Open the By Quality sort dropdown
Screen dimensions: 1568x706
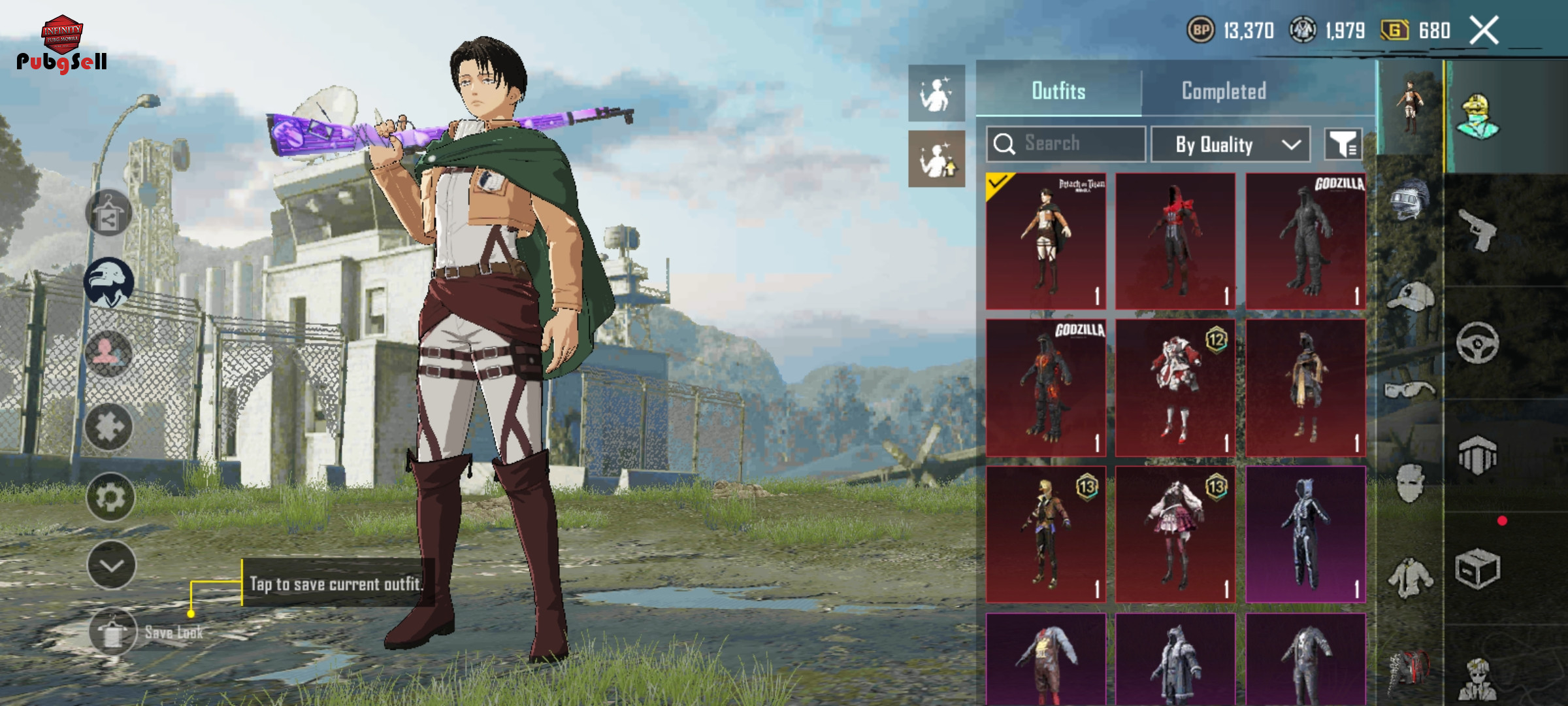tap(1230, 144)
